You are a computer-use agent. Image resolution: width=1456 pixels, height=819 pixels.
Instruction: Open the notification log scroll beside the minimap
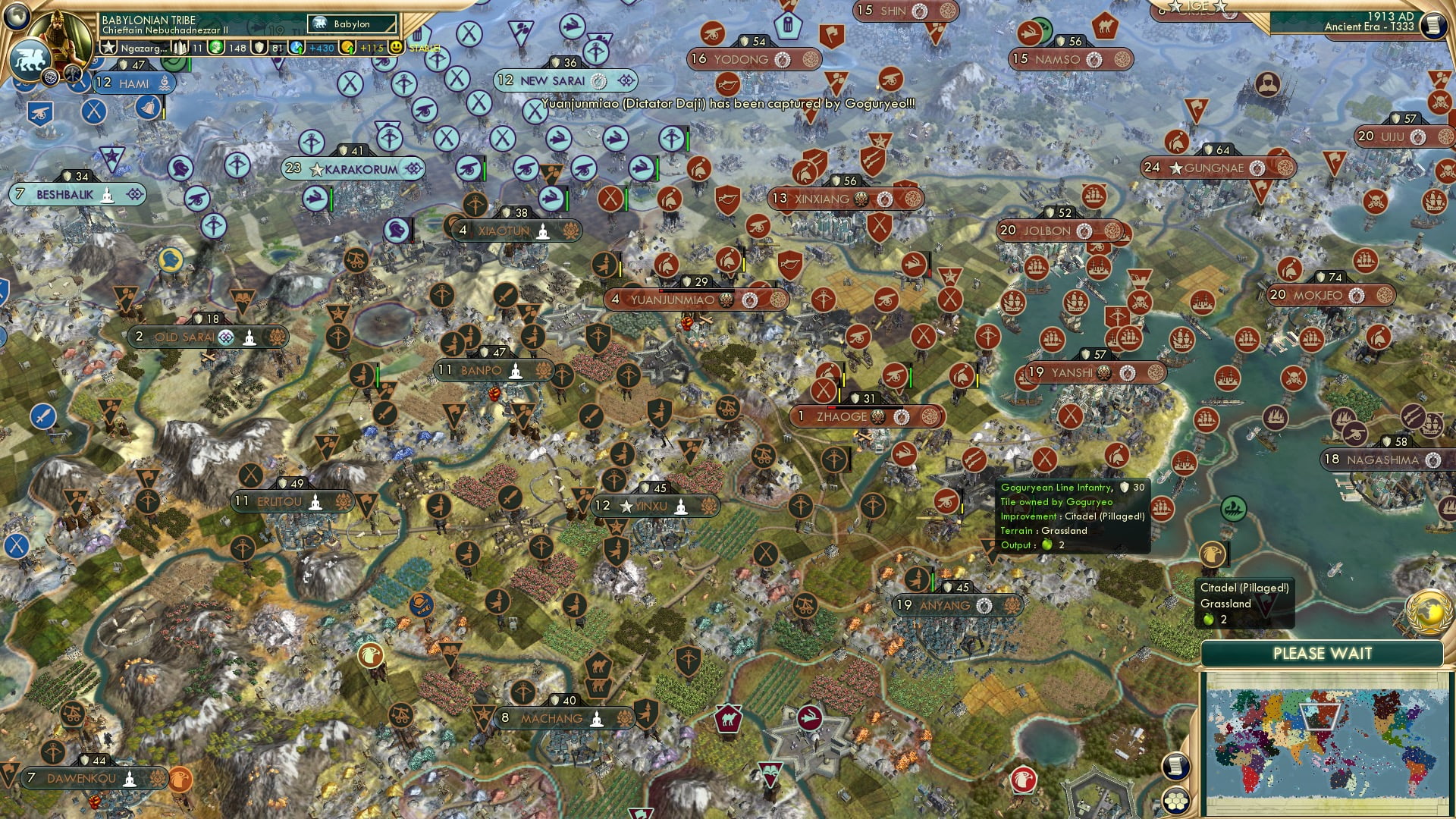(x=1175, y=767)
